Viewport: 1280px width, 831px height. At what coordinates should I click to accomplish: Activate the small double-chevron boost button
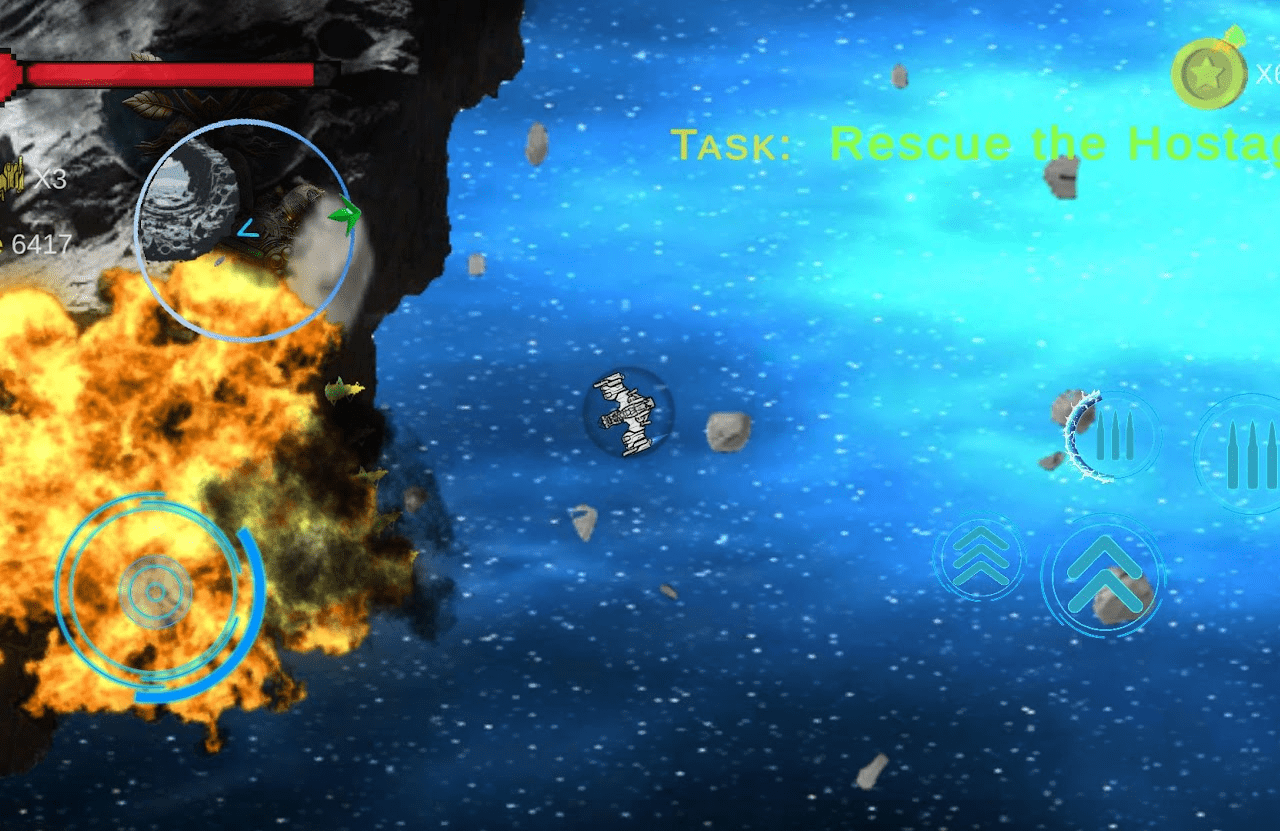[980, 558]
